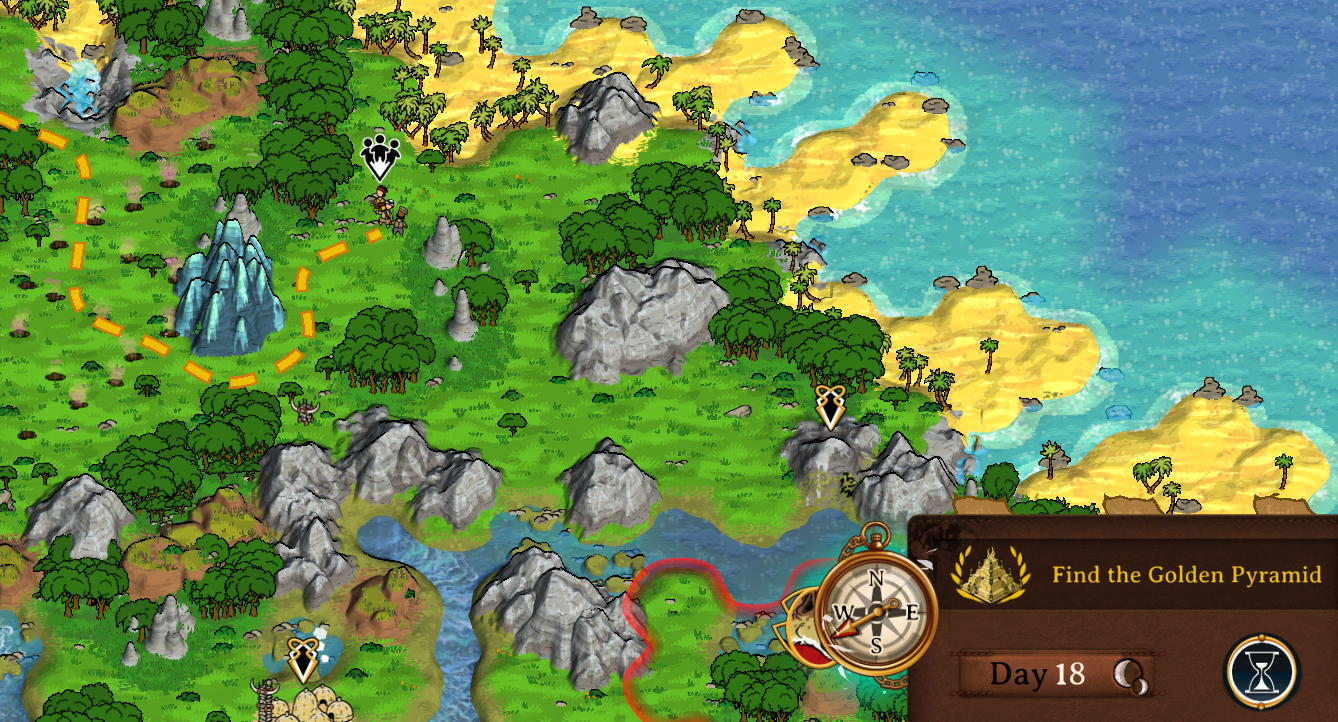Open the compass
Viewport: 1338px width, 722px height.
point(877,611)
